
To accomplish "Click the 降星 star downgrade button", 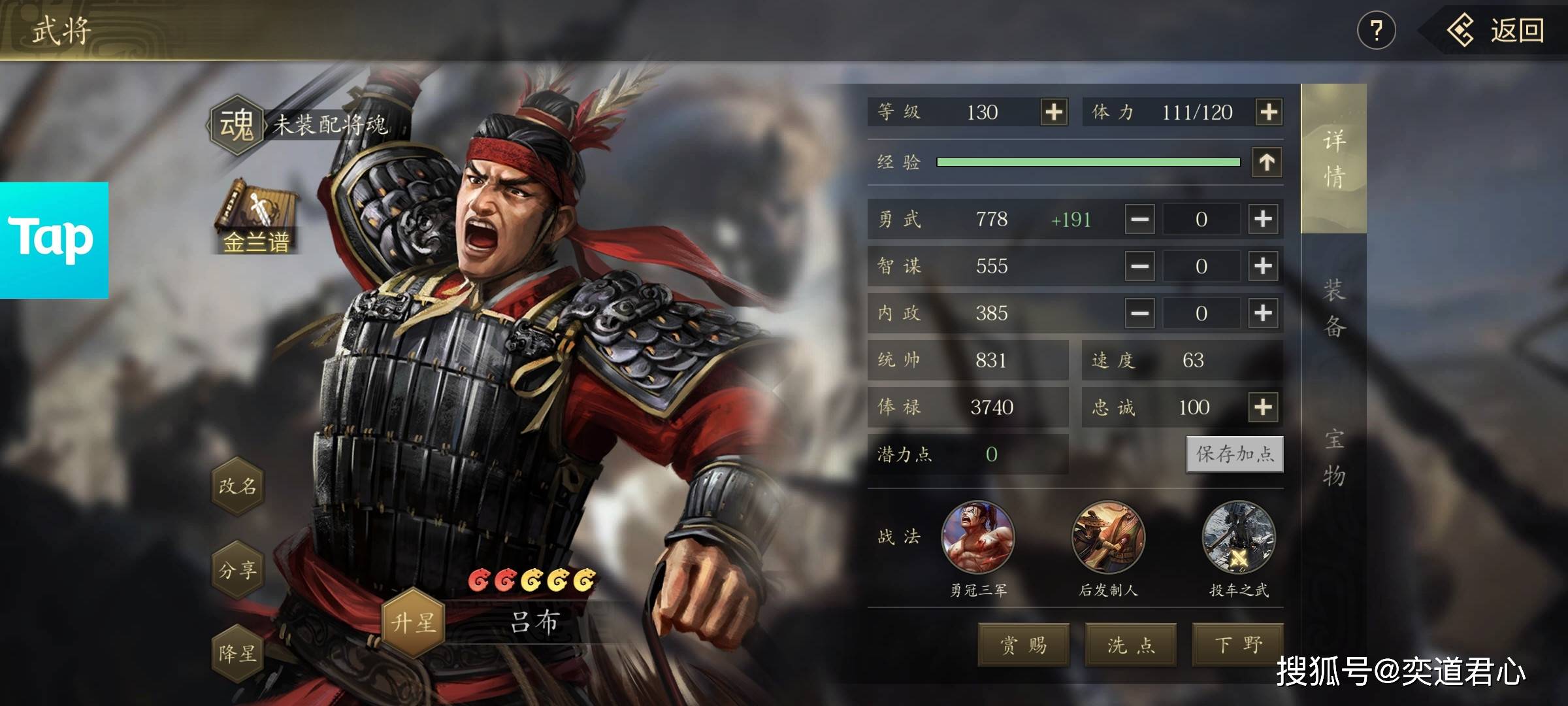I will point(238,653).
